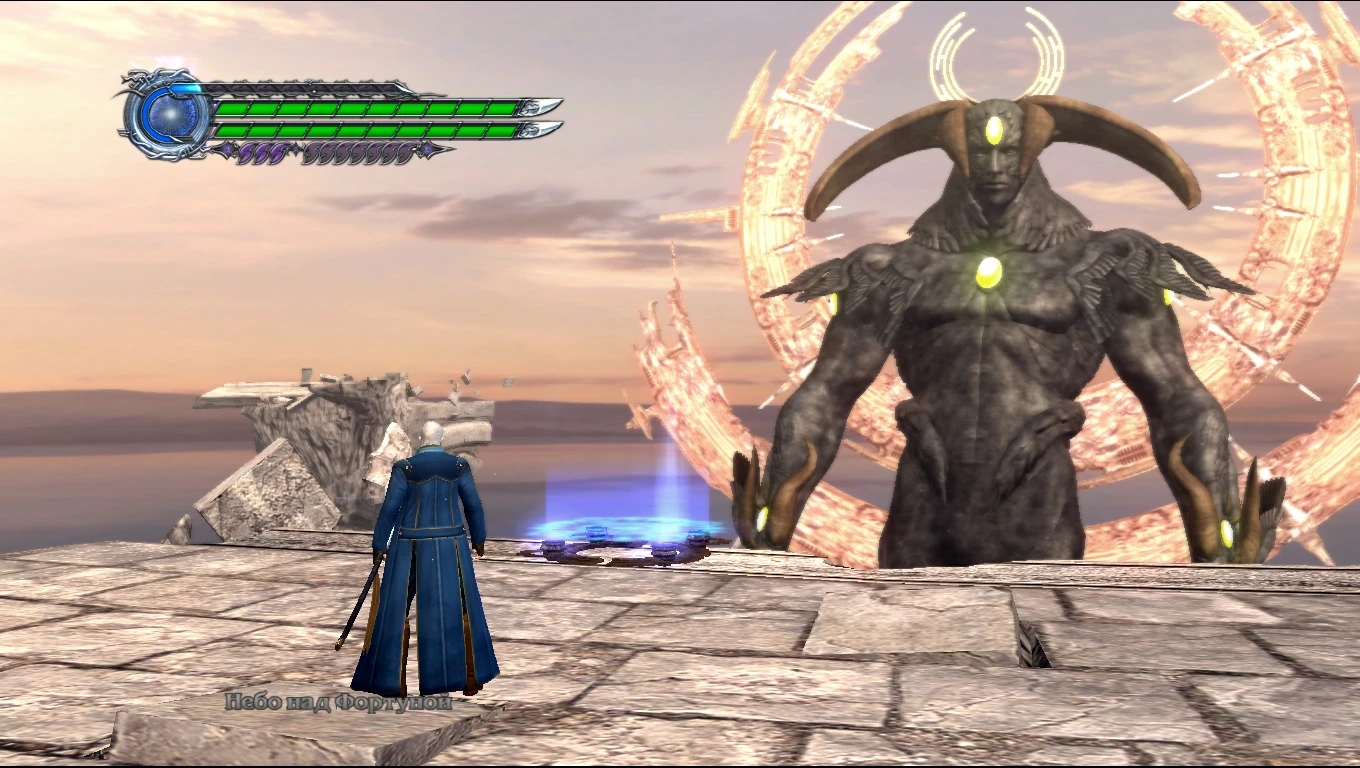Click the purple gem at the rune row's right end

pos(427,148)
